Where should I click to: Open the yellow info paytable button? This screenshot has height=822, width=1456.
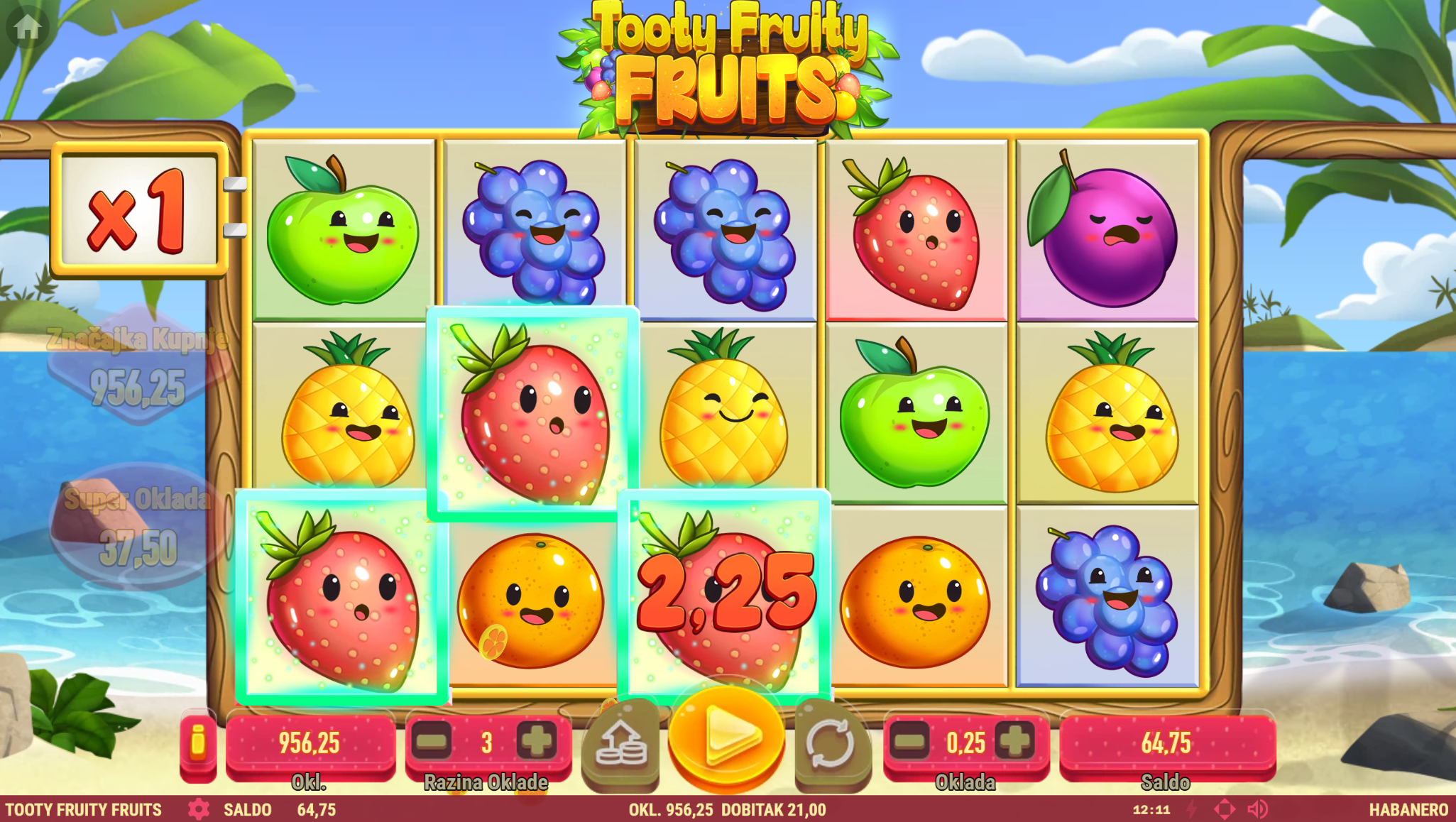tap(197, 742)
